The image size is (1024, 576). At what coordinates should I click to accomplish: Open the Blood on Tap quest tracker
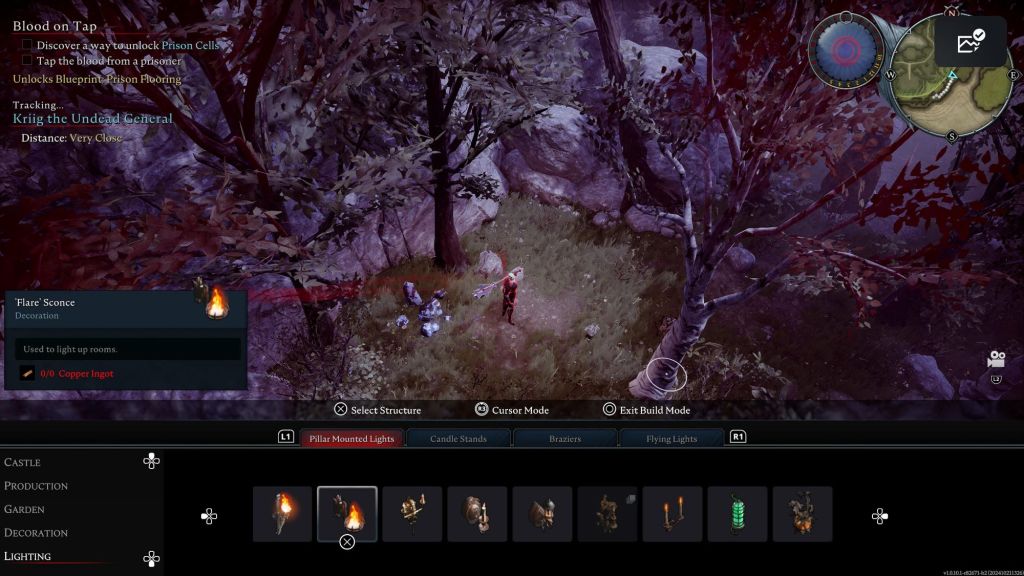click(55, 26)
